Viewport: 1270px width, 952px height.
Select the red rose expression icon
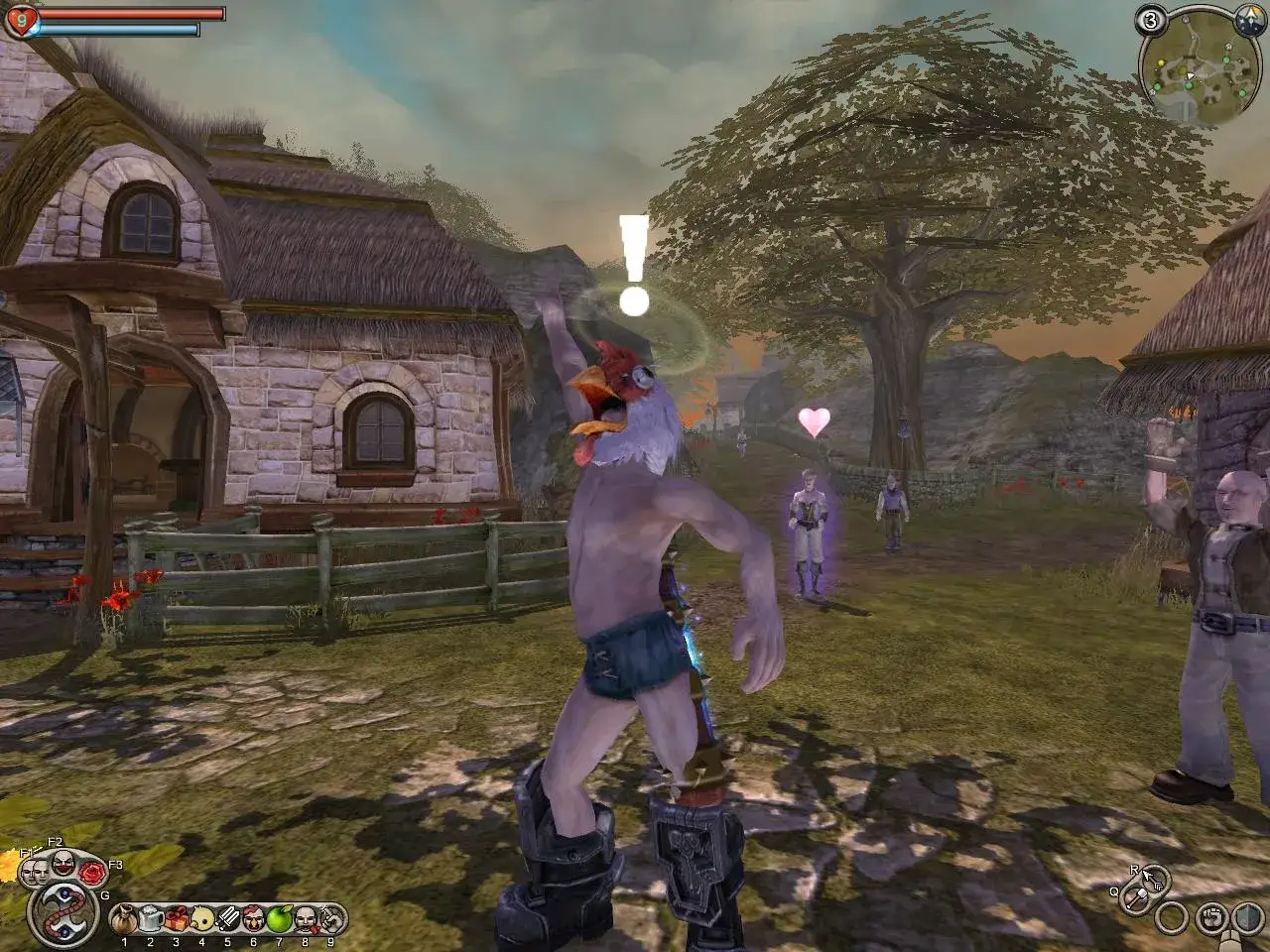91,873
